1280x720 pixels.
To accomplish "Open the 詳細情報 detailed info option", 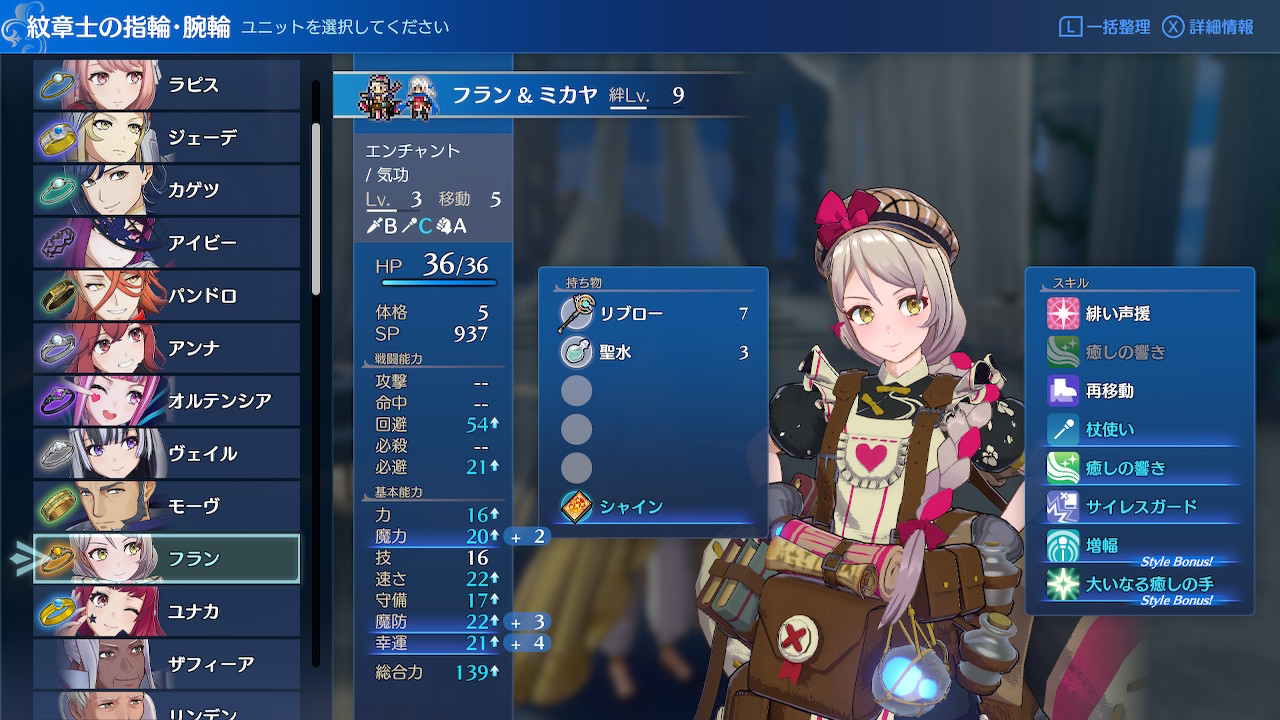I will point(1208,27).
